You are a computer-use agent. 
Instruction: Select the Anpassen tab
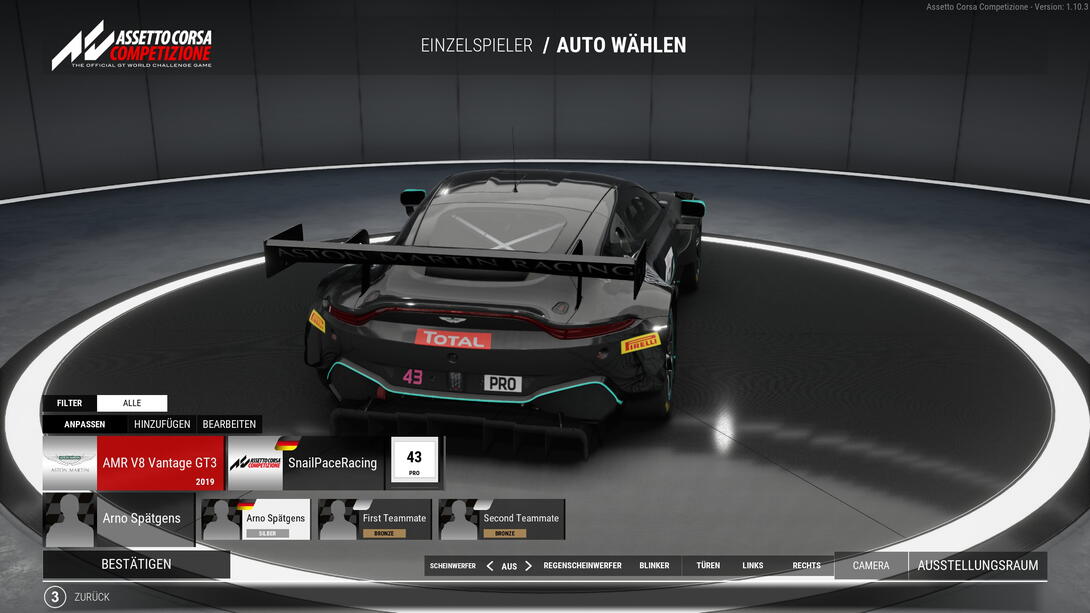point(85,424)
